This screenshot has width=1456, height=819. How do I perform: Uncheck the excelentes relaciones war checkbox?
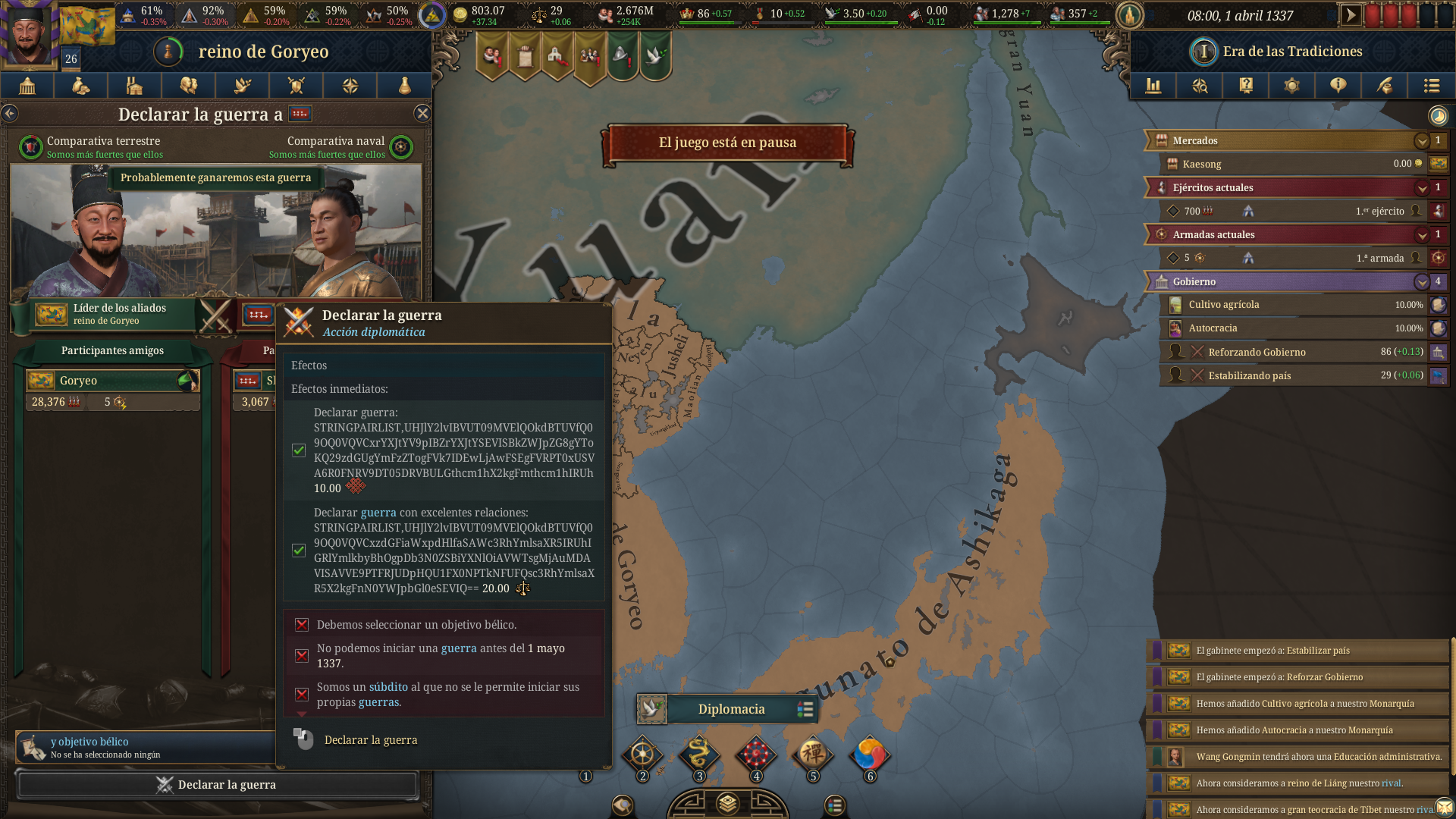[298, 551]
